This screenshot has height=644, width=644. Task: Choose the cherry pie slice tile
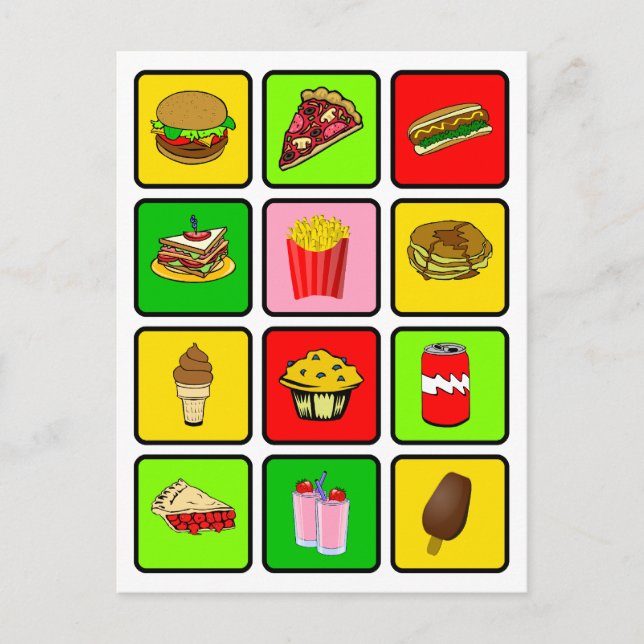[193, 513]
